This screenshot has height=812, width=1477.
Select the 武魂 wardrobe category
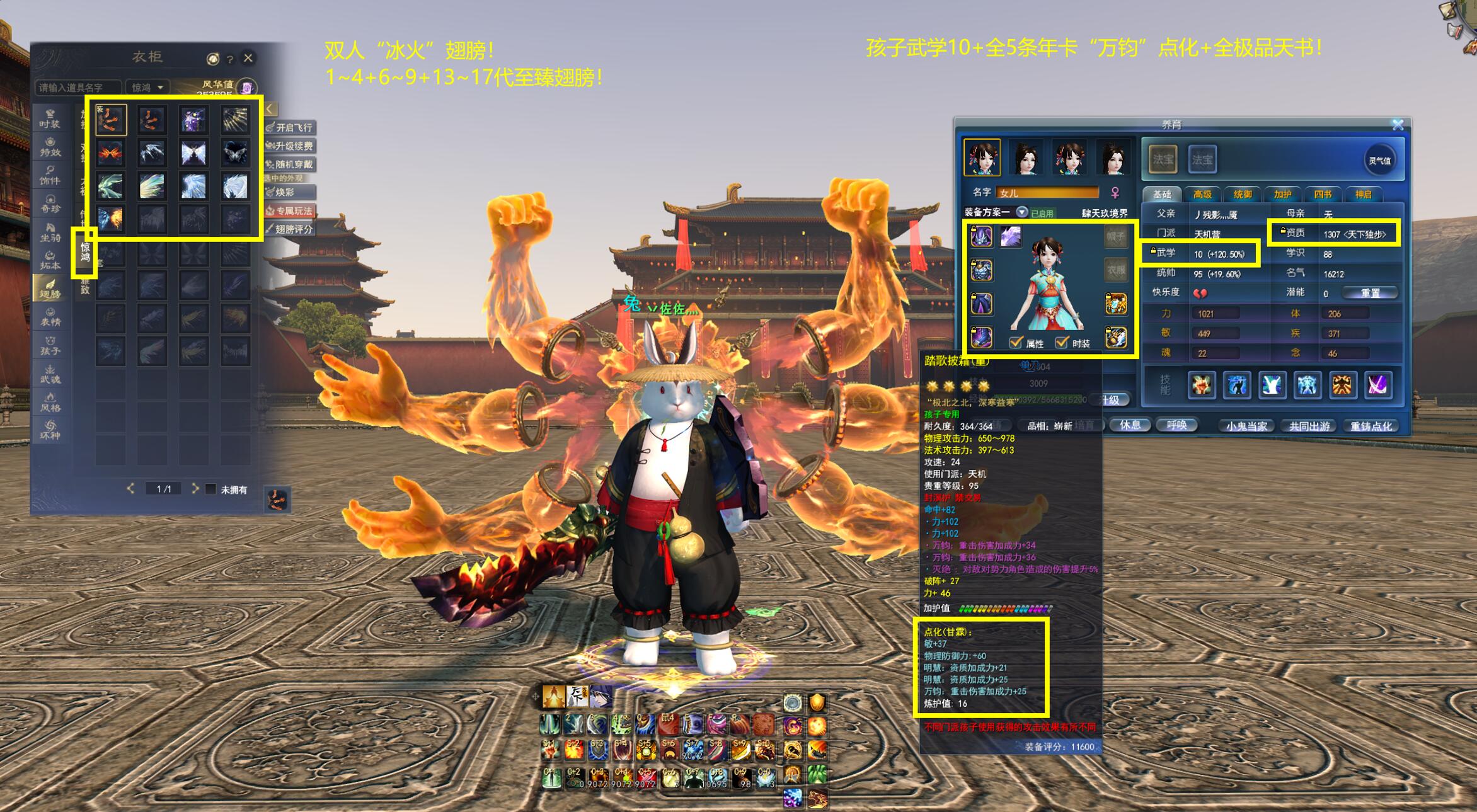click(50, 374)
